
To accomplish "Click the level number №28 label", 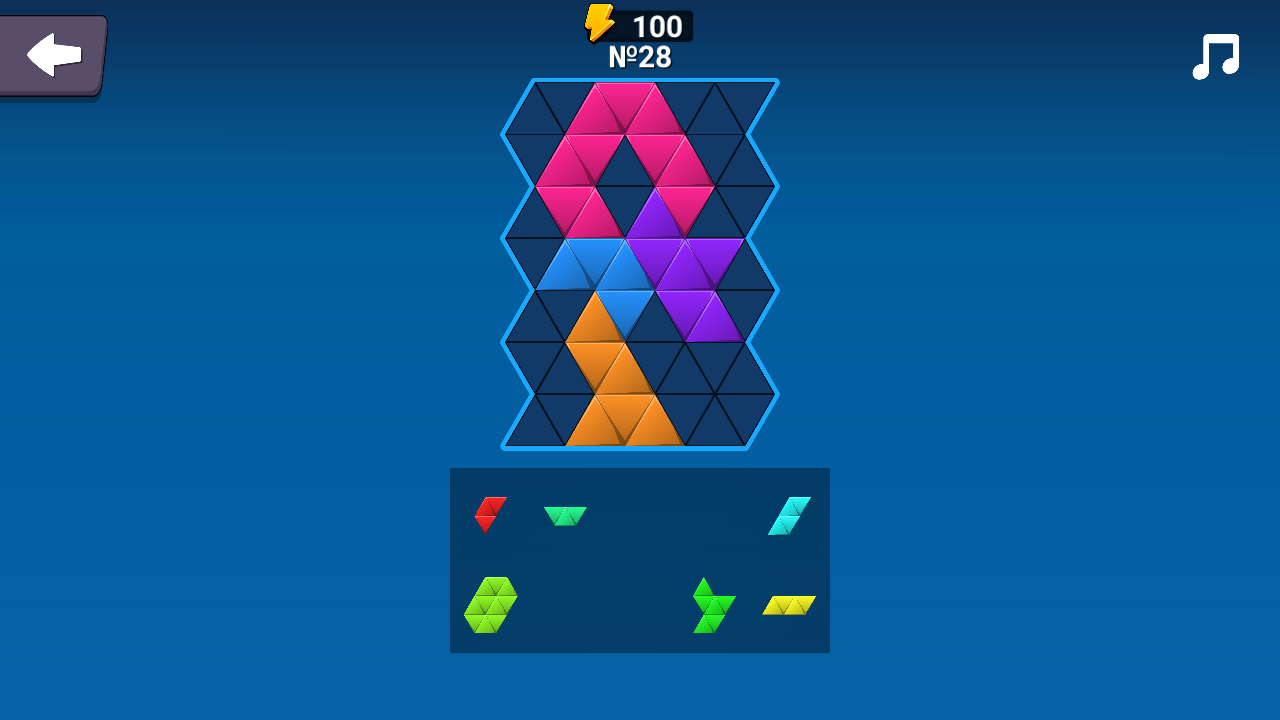I will pos(639,58).
